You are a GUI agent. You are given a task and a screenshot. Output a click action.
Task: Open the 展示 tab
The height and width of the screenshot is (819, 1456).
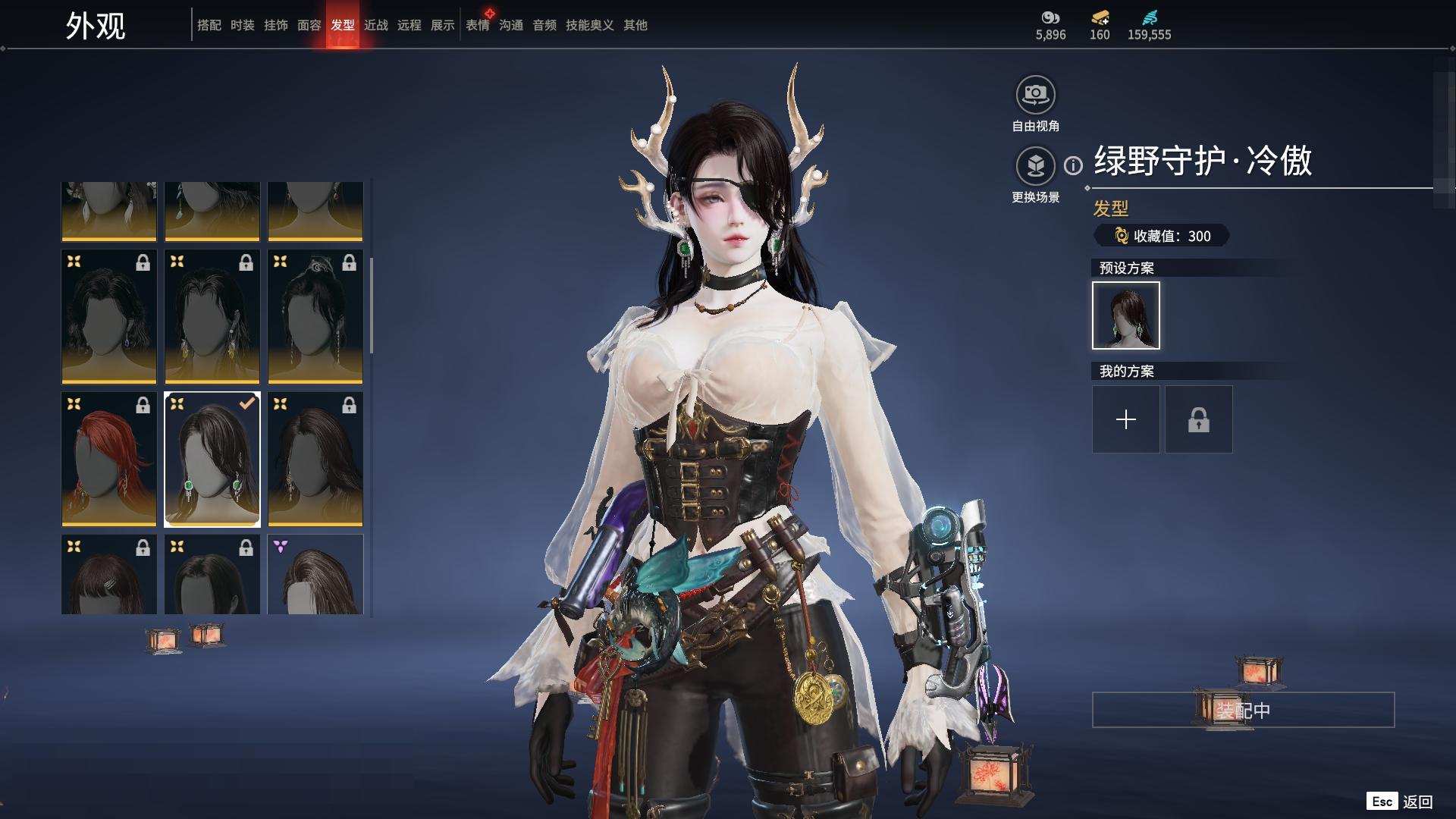tap(442, 25)
